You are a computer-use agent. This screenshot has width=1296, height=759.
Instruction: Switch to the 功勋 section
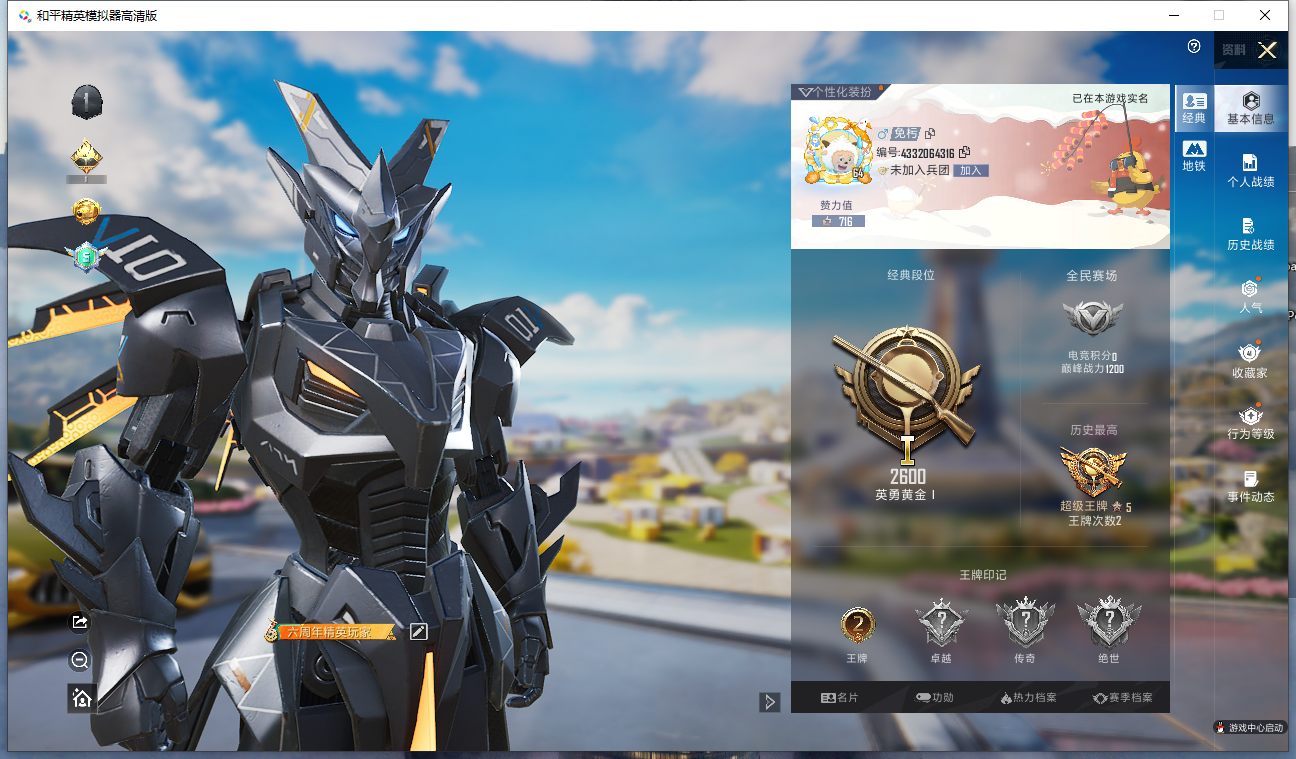(x=934, y=698)
